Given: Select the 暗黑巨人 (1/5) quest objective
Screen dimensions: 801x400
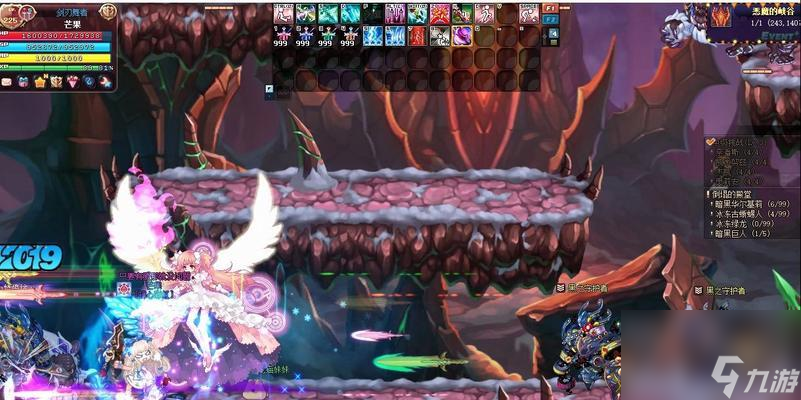Looking at the screenshot, I should pos(740,233).
